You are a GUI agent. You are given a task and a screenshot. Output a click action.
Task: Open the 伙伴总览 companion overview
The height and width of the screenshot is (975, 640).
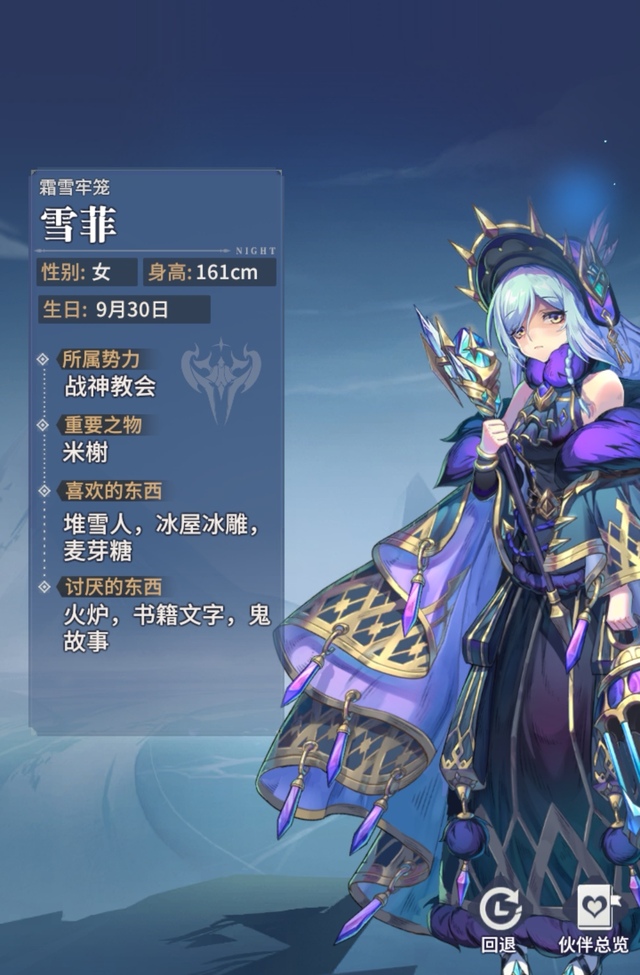595,916
